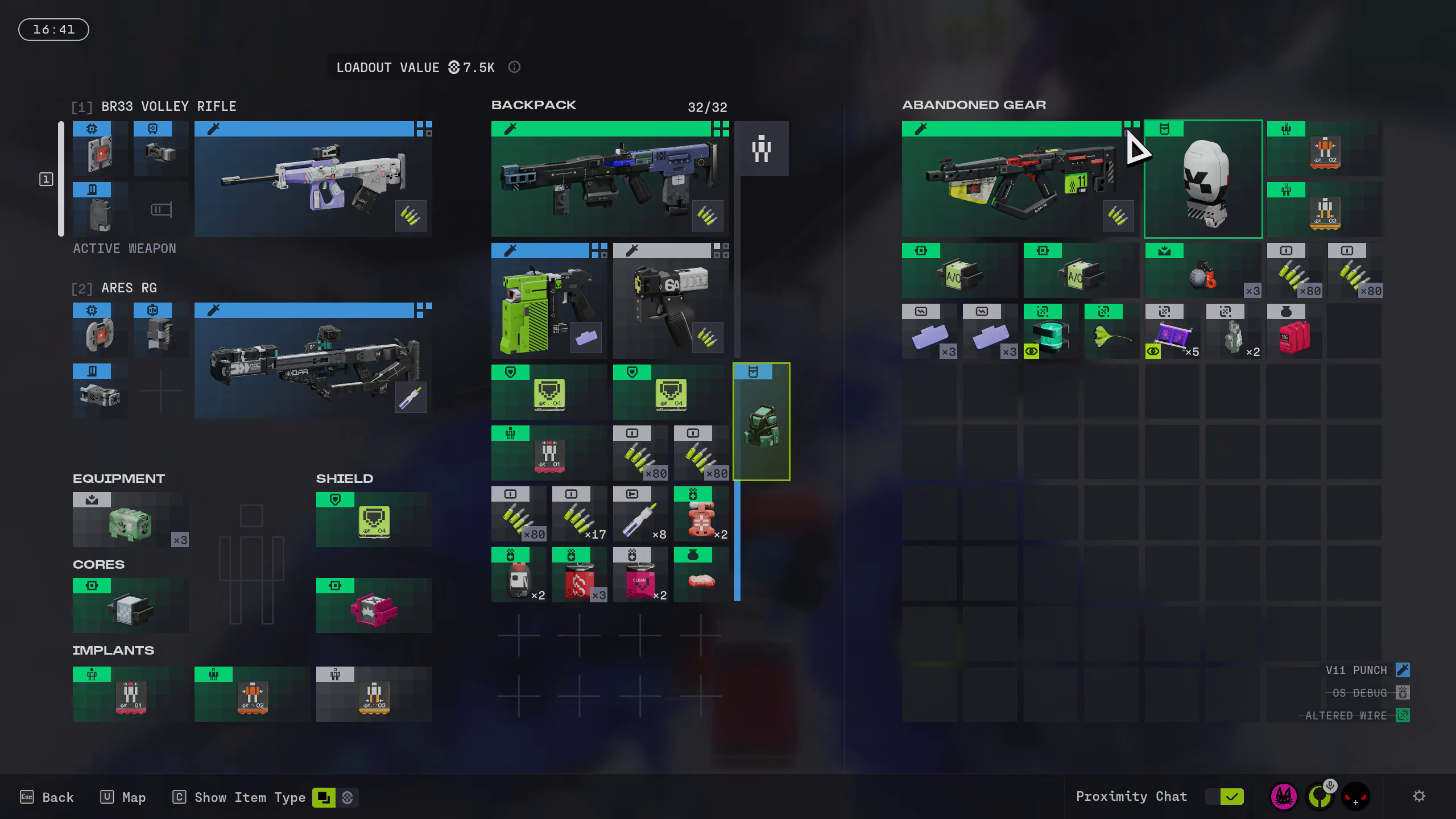The width and height of the screenshot is (1456, 819).
Task: Open the loadout value info icon
Action: (x=514, y=67)
